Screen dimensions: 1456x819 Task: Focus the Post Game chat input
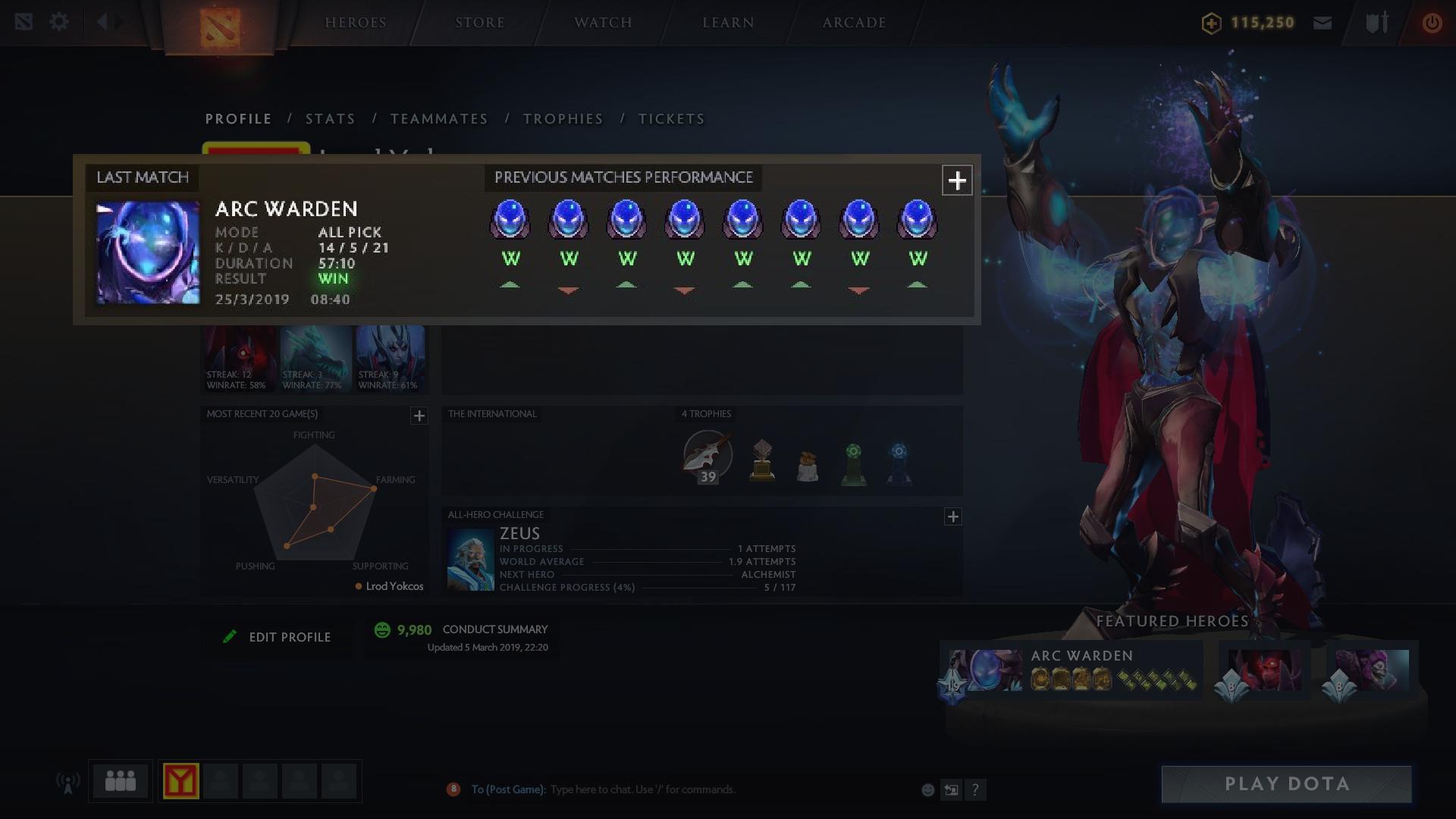click(643, 789)
